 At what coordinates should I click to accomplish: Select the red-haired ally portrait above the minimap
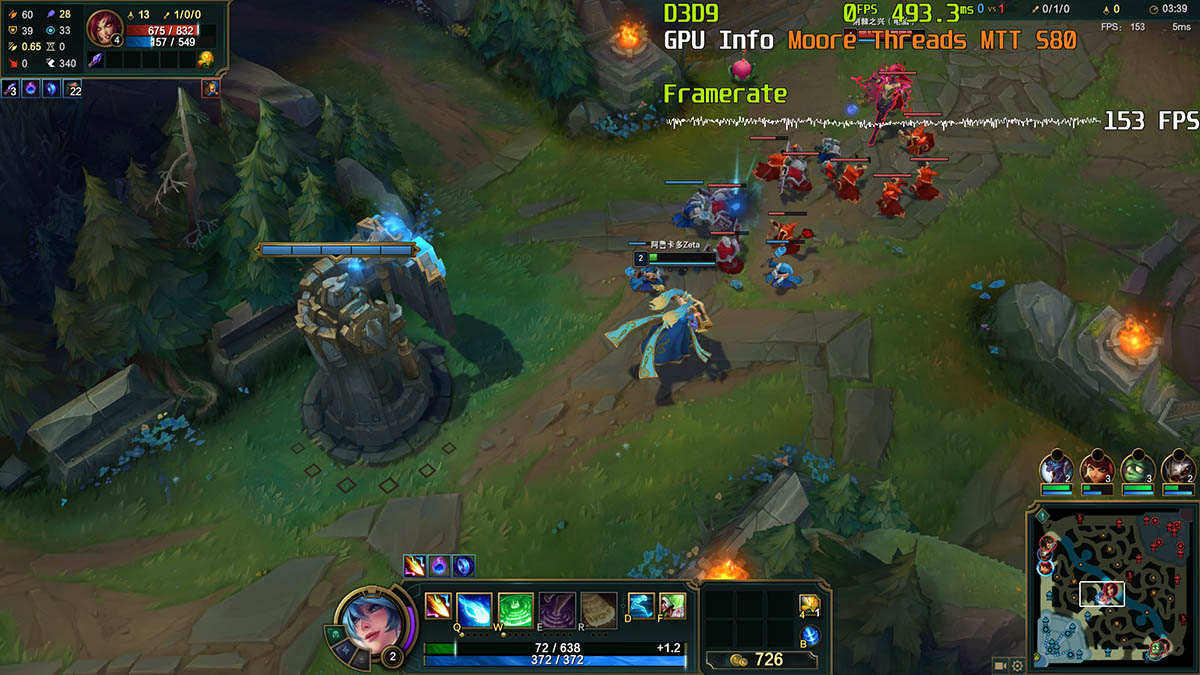tap(1096, 468)
